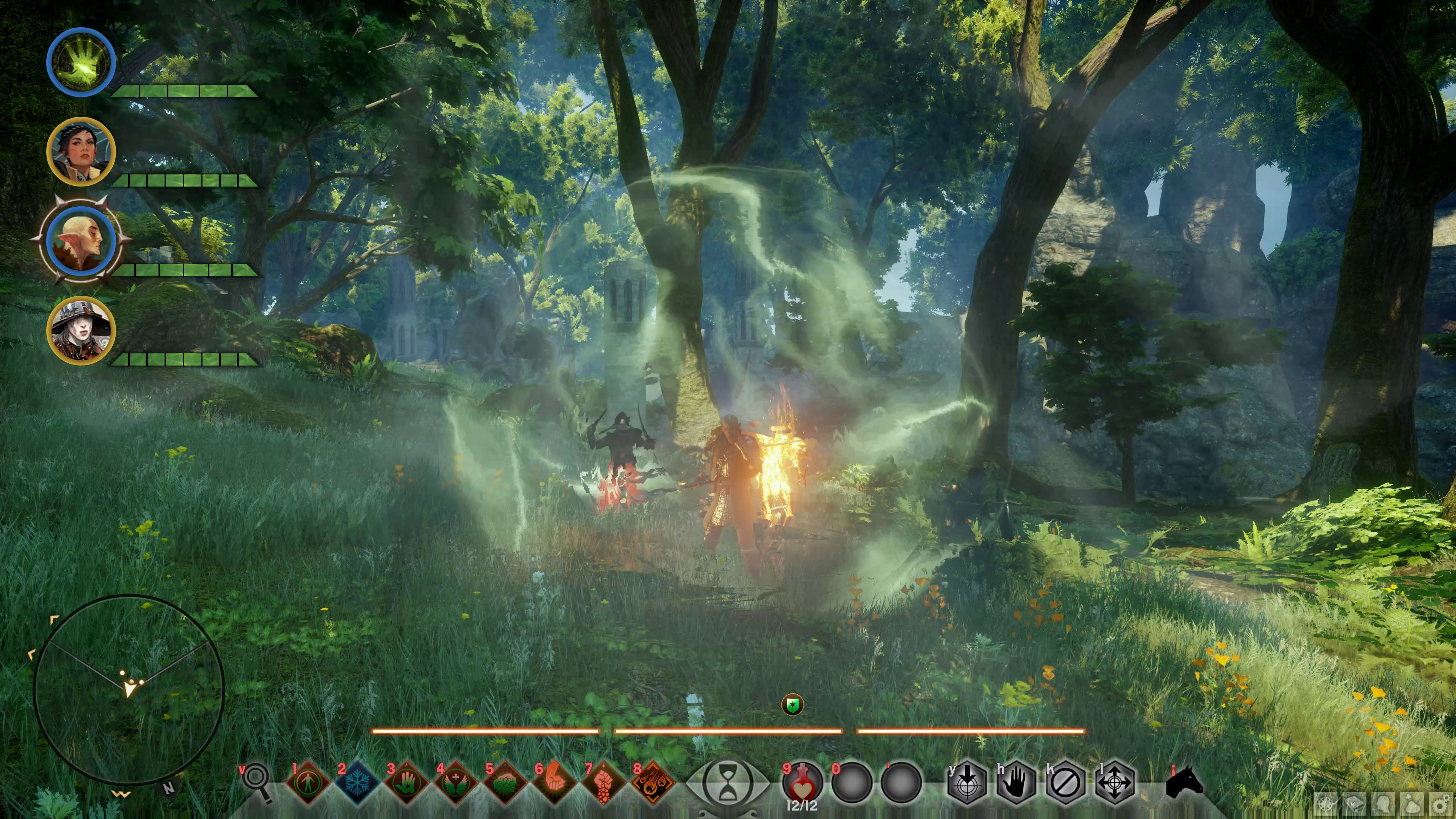Use the orange stone fist ability in slot 6
1456x819 pixels.
(553, 783)
